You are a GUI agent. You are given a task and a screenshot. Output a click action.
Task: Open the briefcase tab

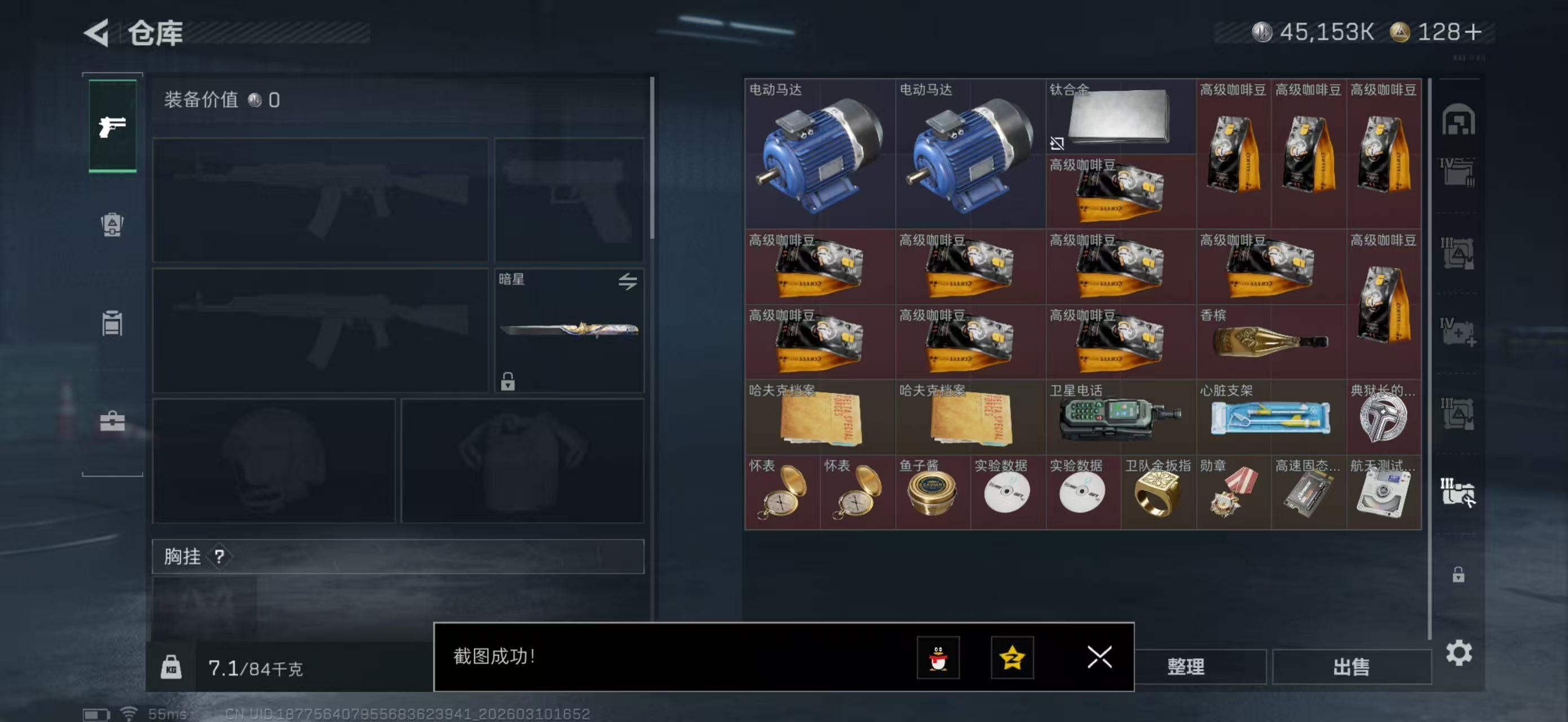click(x=112, y=421)
